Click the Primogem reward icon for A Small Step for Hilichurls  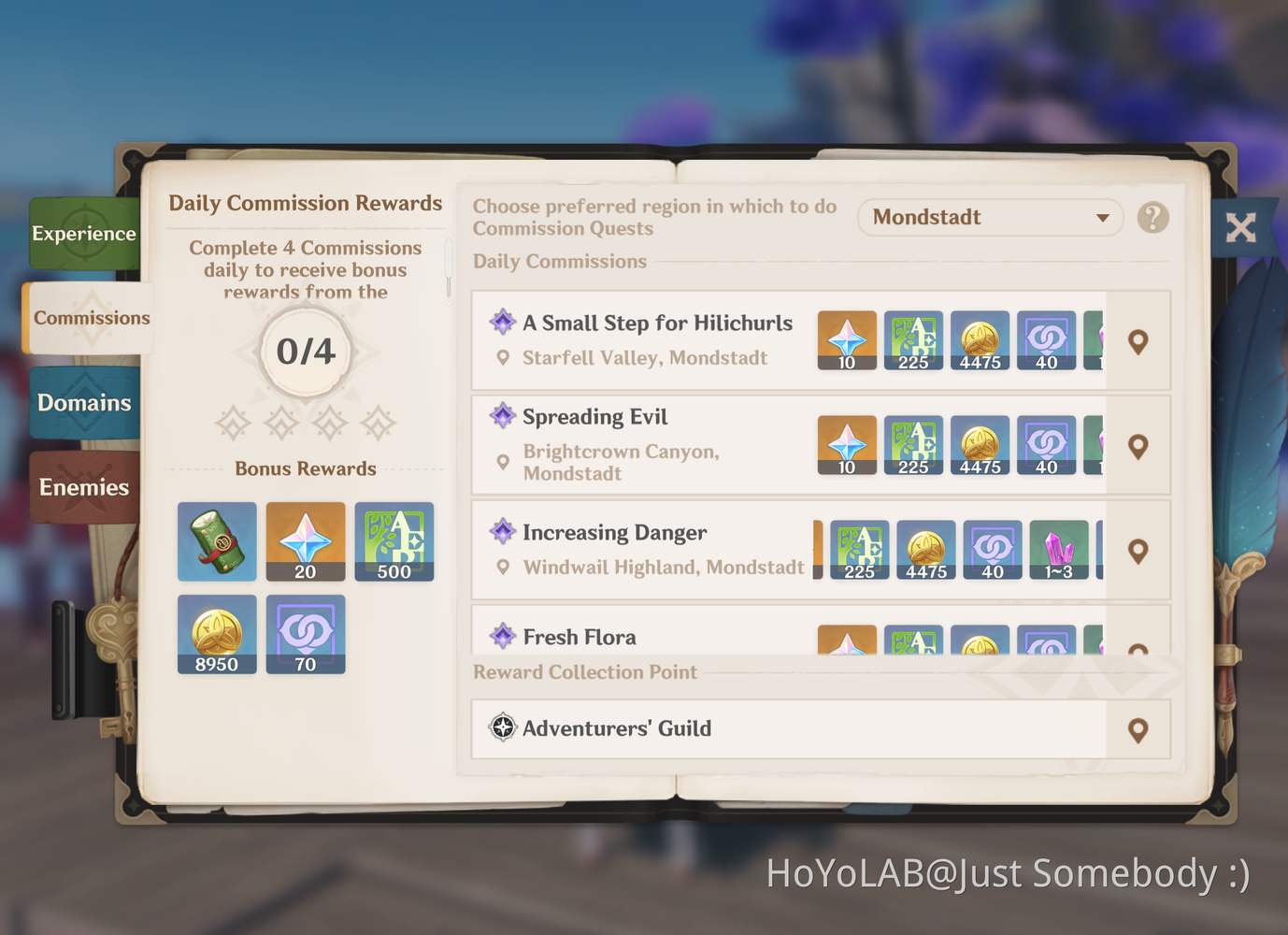click(846, 339)
